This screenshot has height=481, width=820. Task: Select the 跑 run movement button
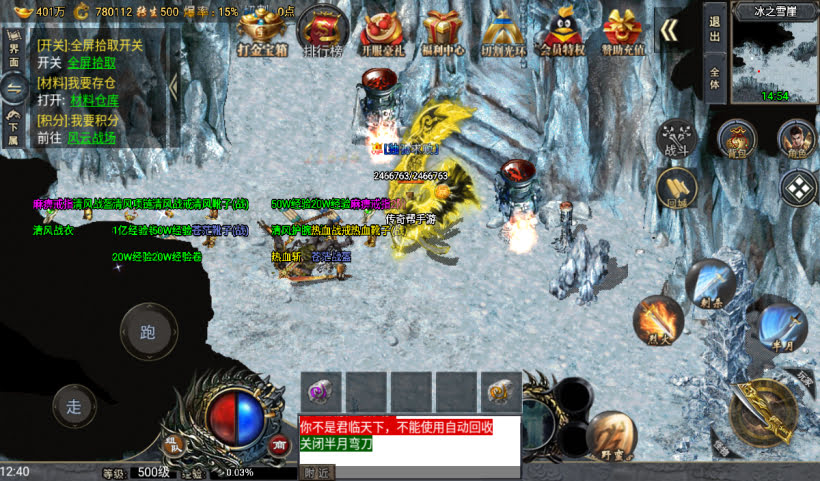point(148,332)
